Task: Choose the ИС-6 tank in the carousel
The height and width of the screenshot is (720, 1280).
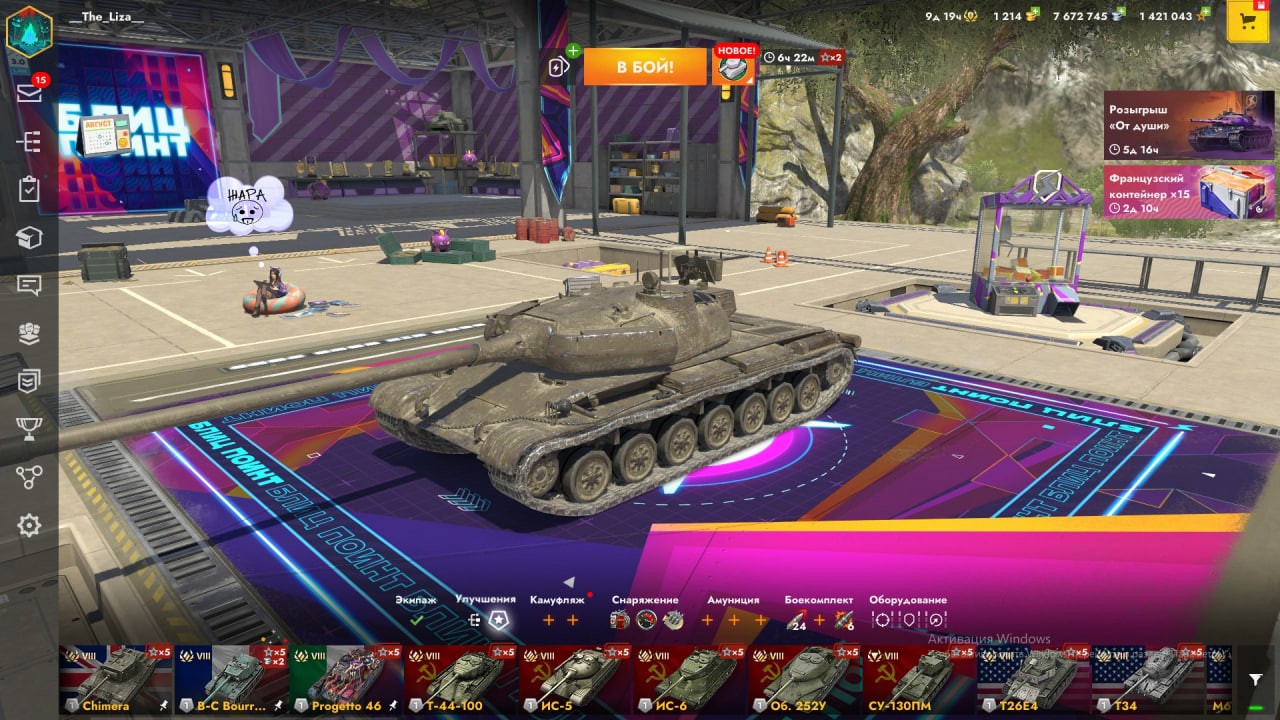Action: 690,679
